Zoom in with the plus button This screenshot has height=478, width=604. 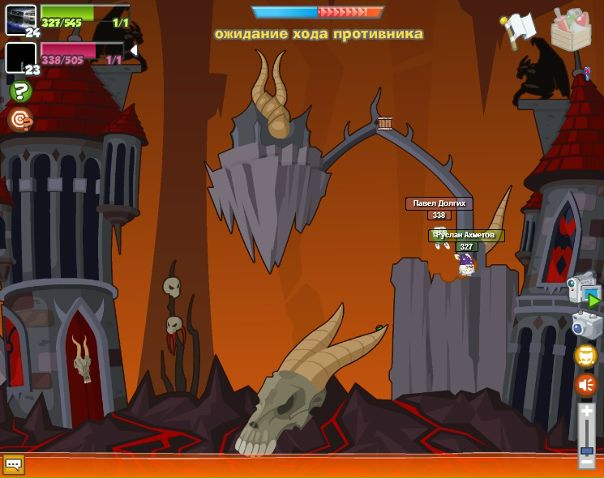[x=587, y=410]
